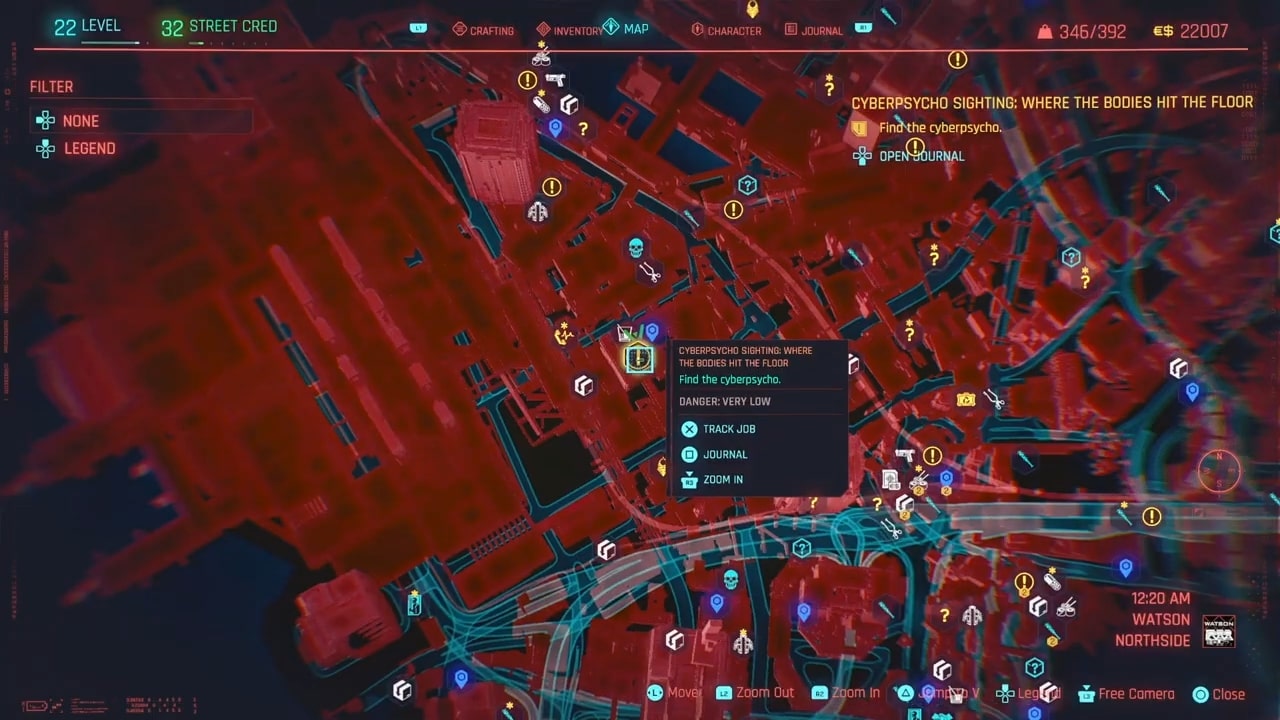Click the blue fast travel pin above quest marker
Viewport: 1280px width, 720px height.
point(652,331)
